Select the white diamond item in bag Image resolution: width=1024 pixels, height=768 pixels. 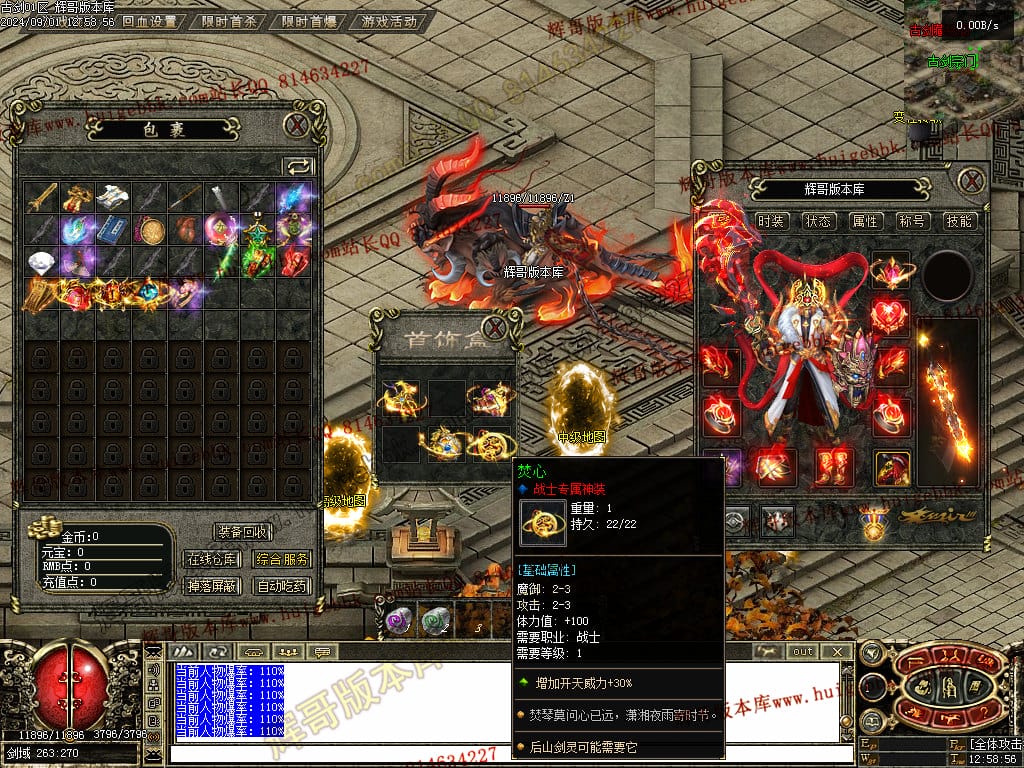point(42,263)
